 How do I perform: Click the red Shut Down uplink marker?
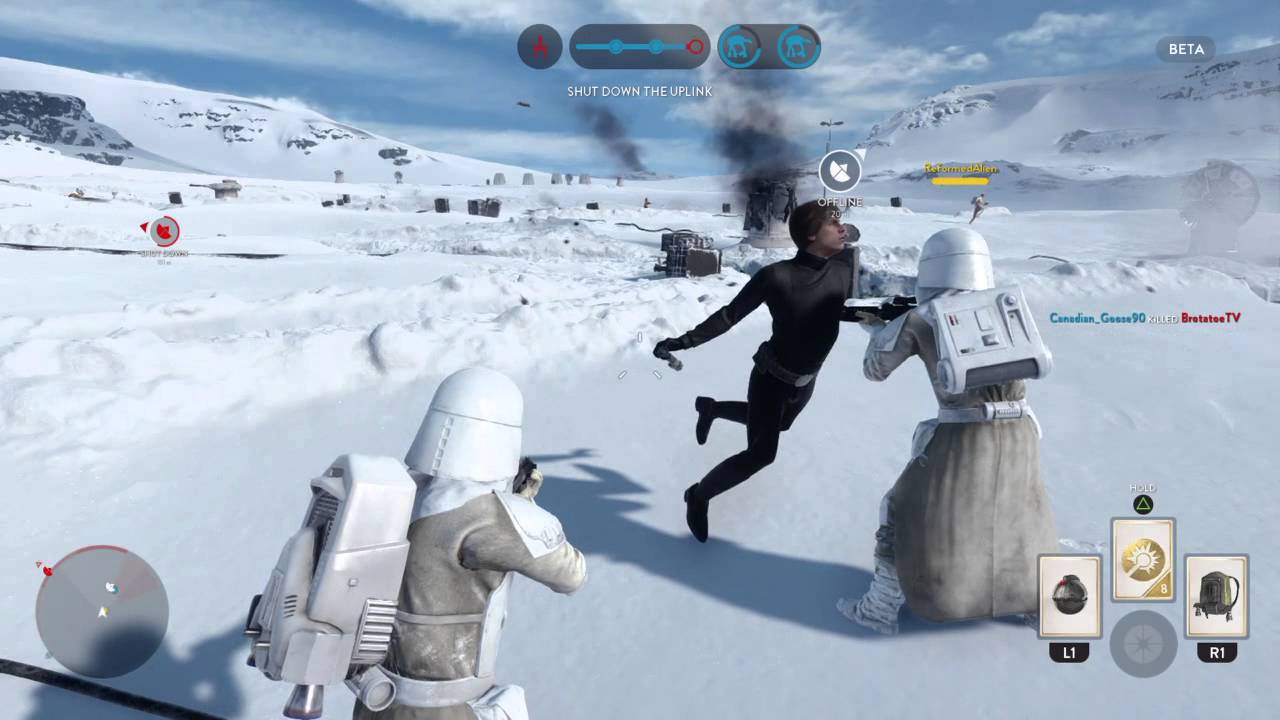[x=165, y=232]
